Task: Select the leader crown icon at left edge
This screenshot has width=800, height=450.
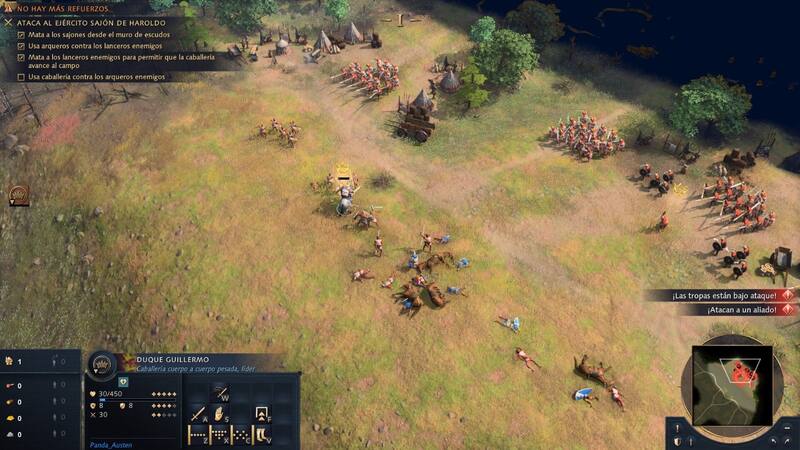Action: [x=17, y=195]
